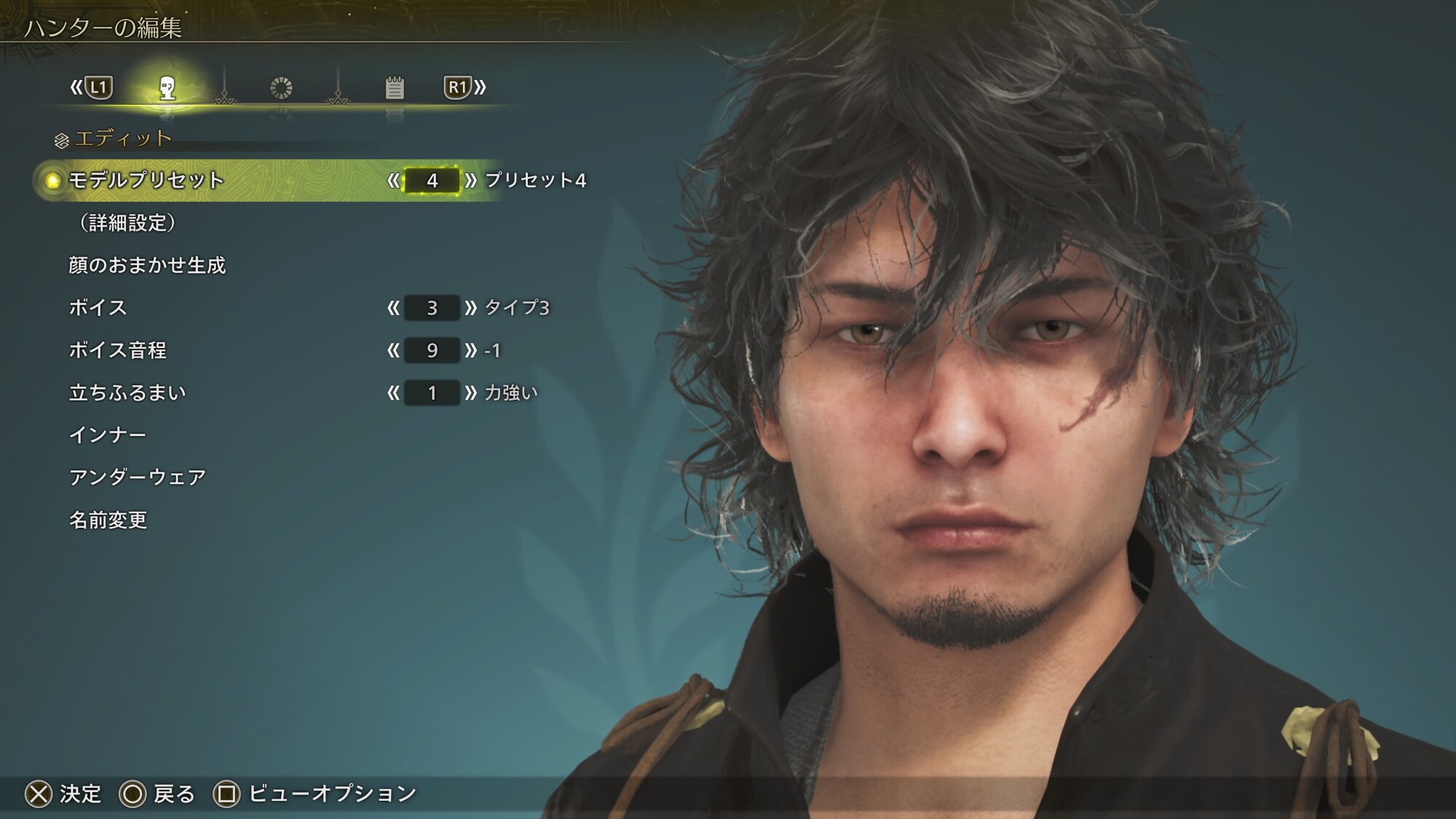This screenshot has height=819, width=1456.
Task: Switch to the face edit tab icon
Action: tap(167, 88)
